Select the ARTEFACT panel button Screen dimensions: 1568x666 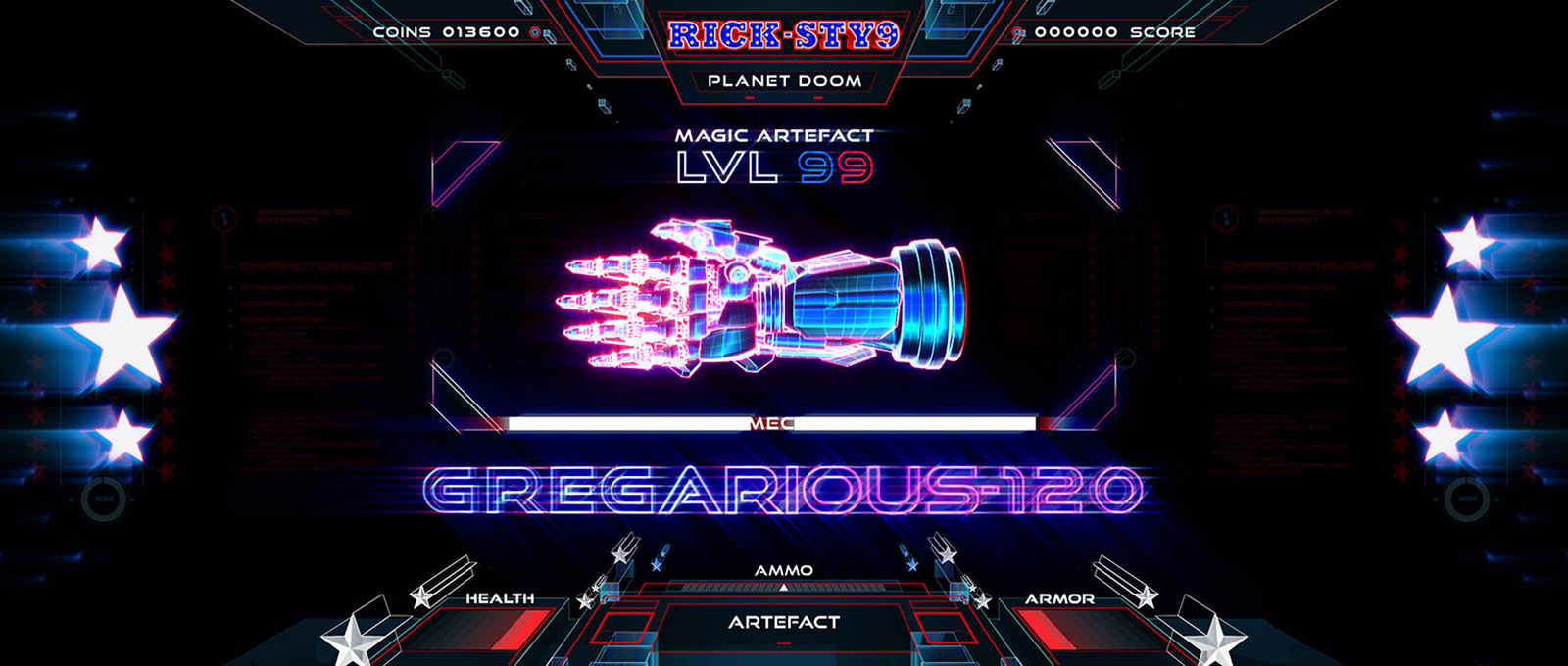pos(784,622)
